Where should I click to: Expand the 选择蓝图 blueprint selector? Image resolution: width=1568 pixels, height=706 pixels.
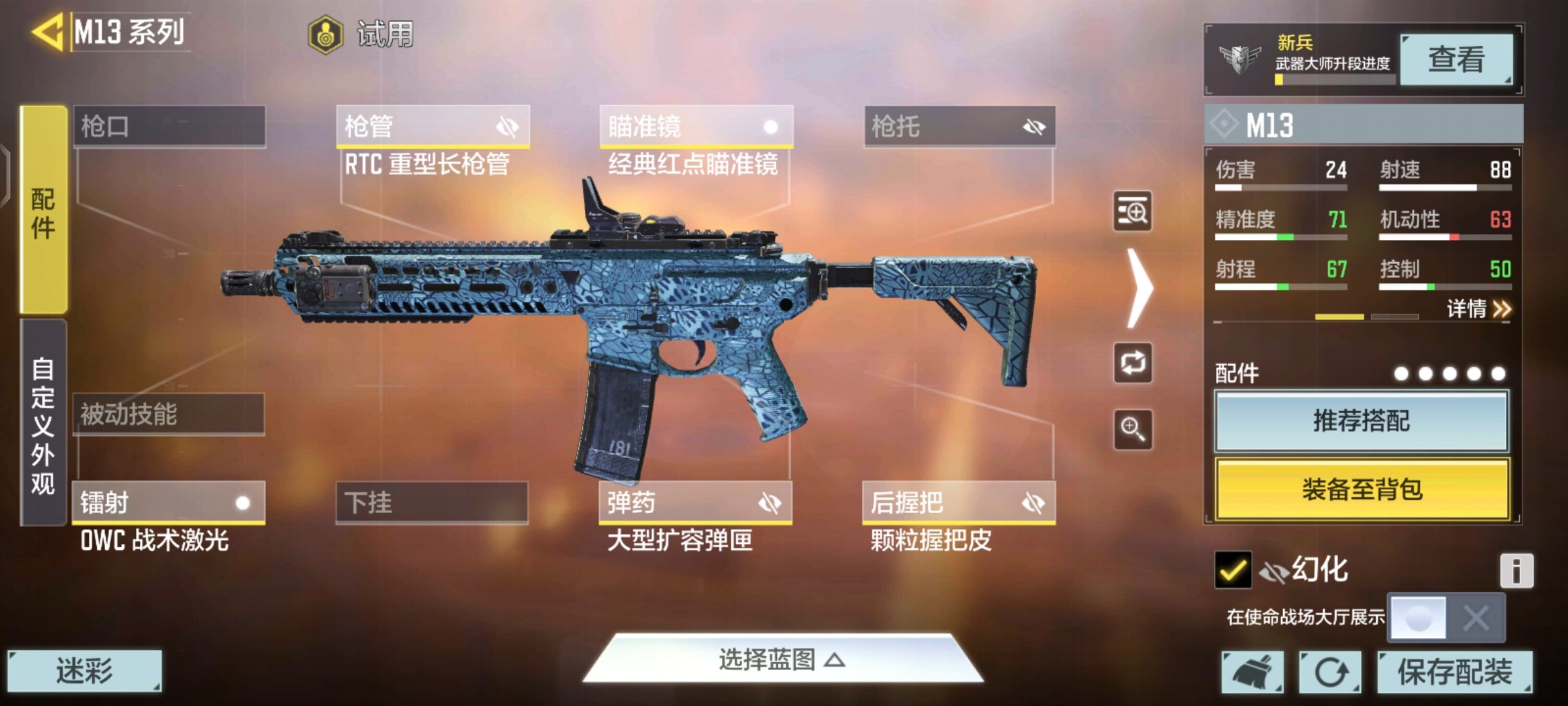point(782,660)
